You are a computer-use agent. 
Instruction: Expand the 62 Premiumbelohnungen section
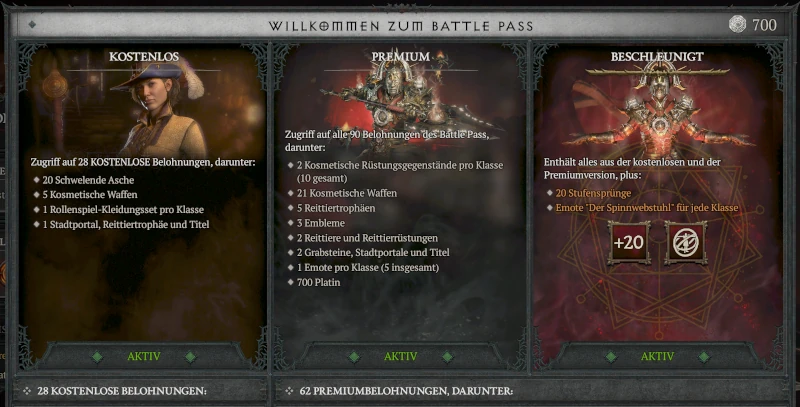point(400,390)
